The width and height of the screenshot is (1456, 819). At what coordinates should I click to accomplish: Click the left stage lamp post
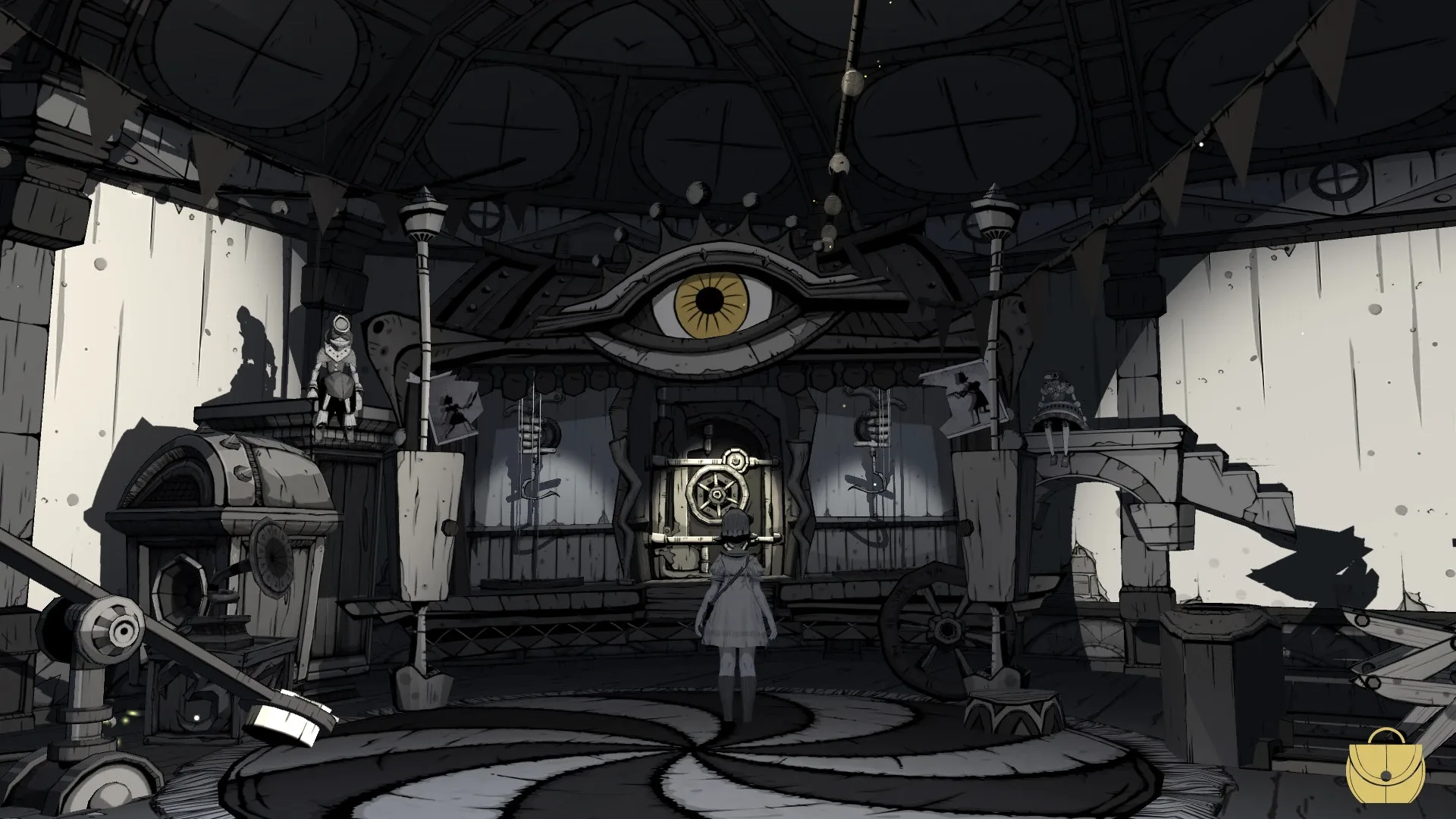click(425, 220)
